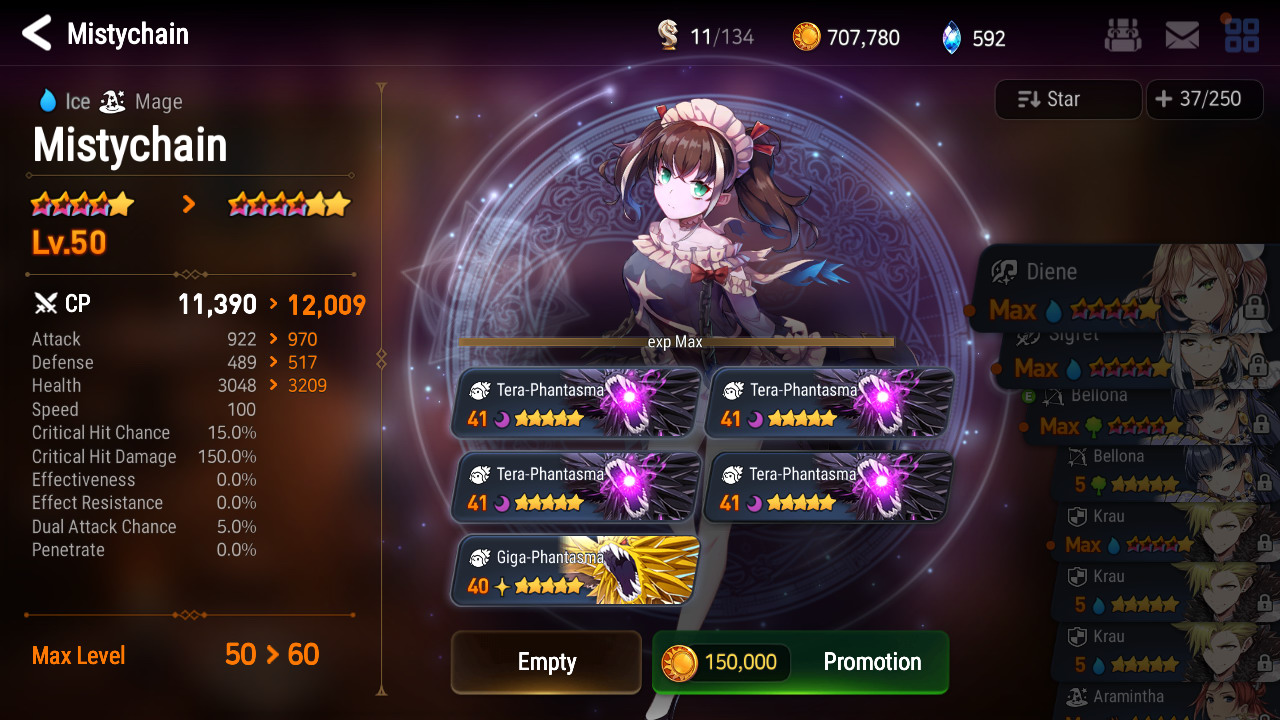Click the green Promotion button
1280x720 pixels.
point(800,662)
